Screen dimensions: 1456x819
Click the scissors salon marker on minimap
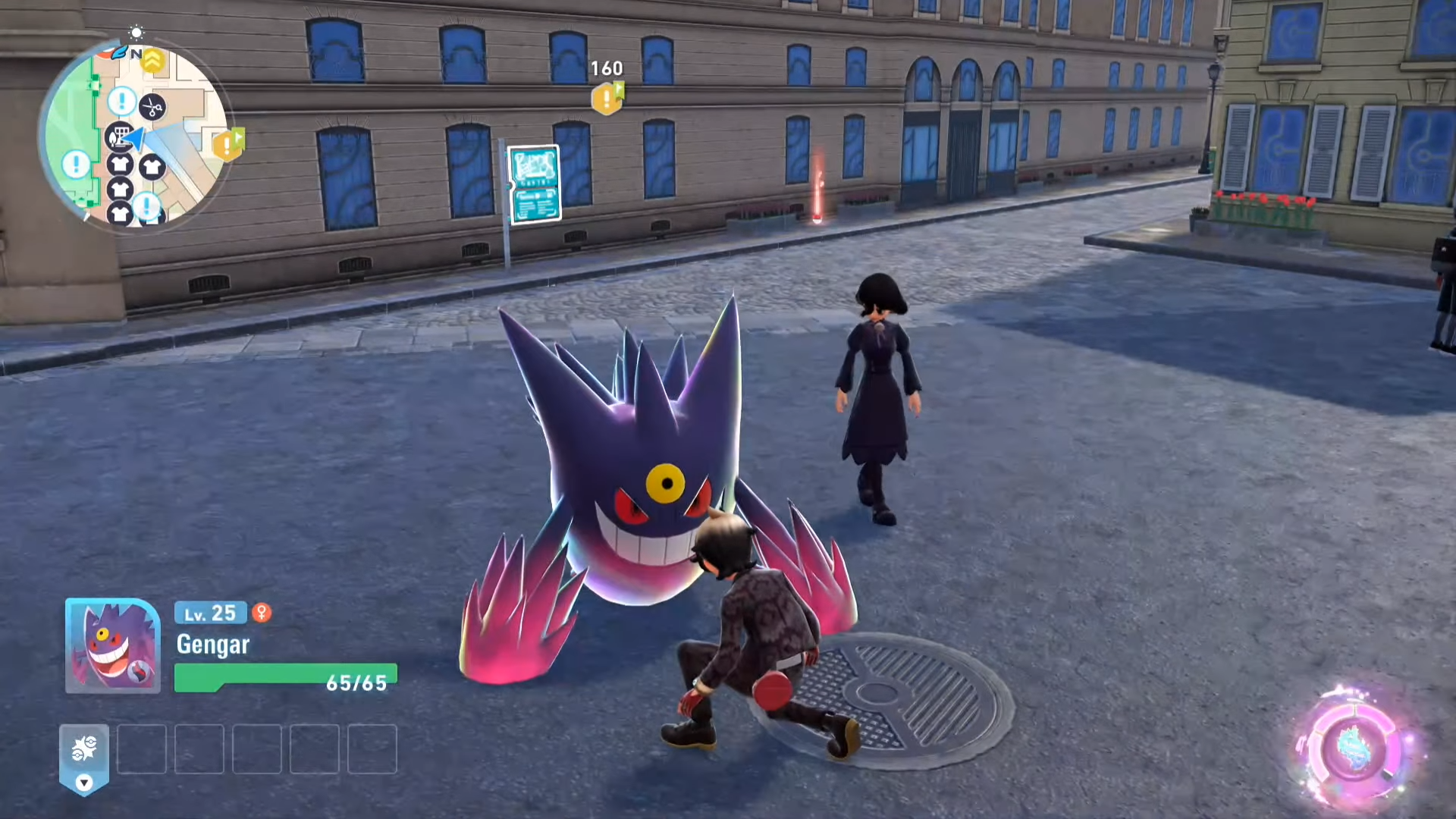152,108
